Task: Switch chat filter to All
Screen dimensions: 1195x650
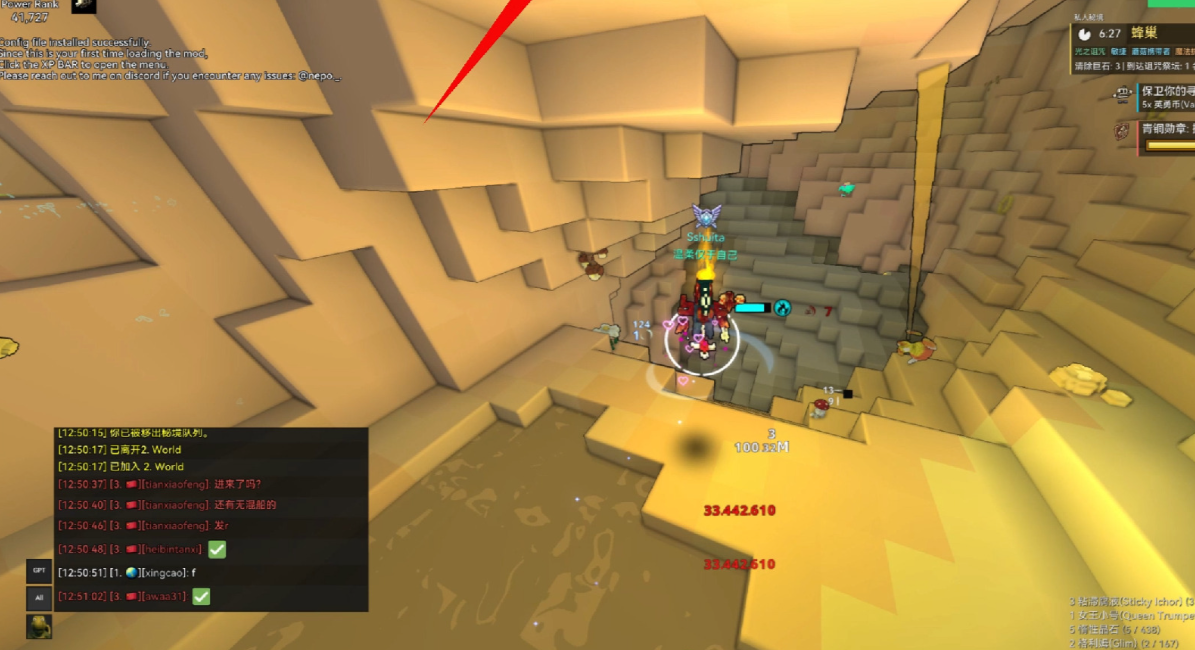Action: click(39, 598)
